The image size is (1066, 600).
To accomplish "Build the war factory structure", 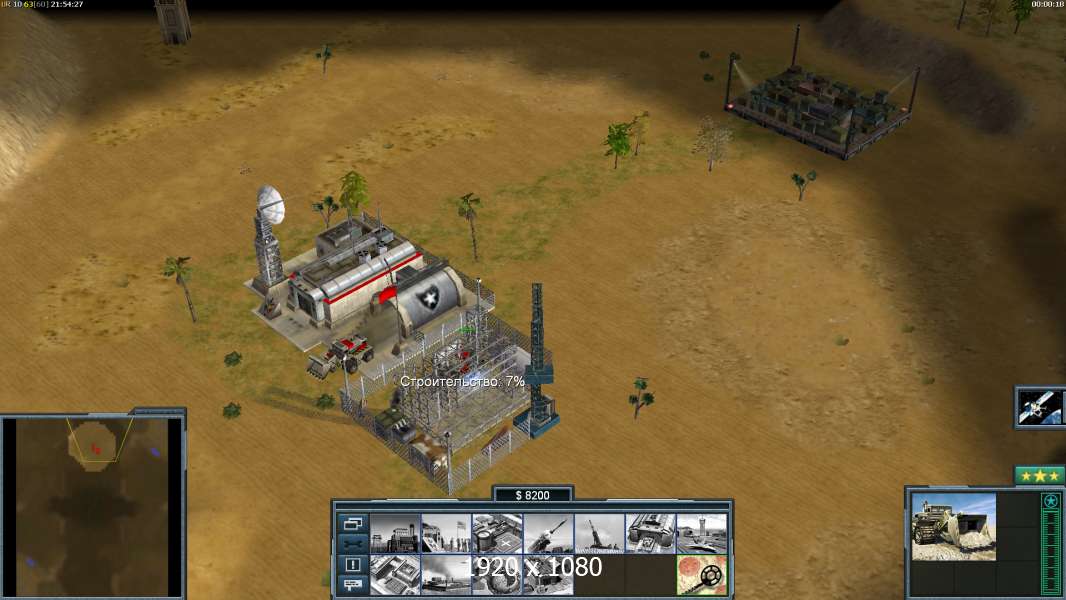I will (x=650, y=534).
